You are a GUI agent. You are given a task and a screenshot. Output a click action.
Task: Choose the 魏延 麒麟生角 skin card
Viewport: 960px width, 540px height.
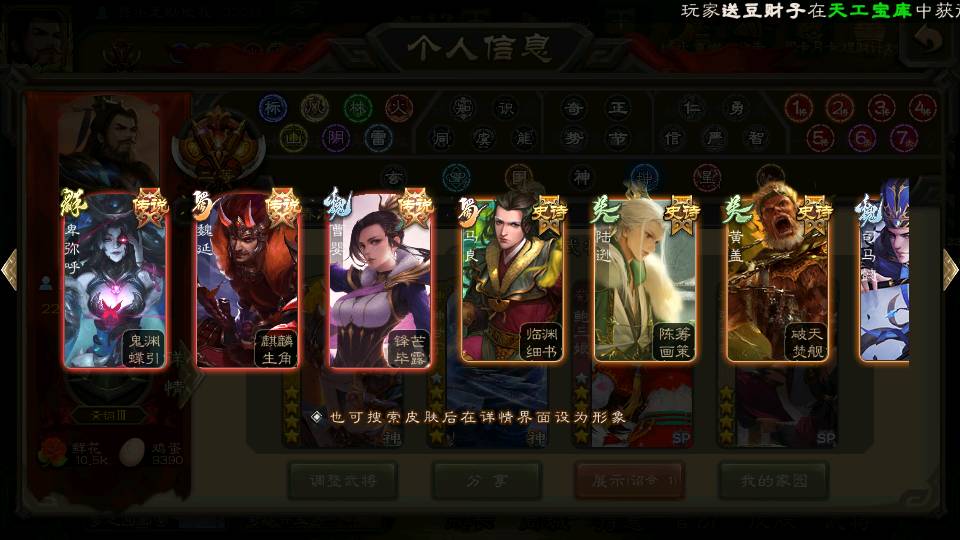[247, 278]
